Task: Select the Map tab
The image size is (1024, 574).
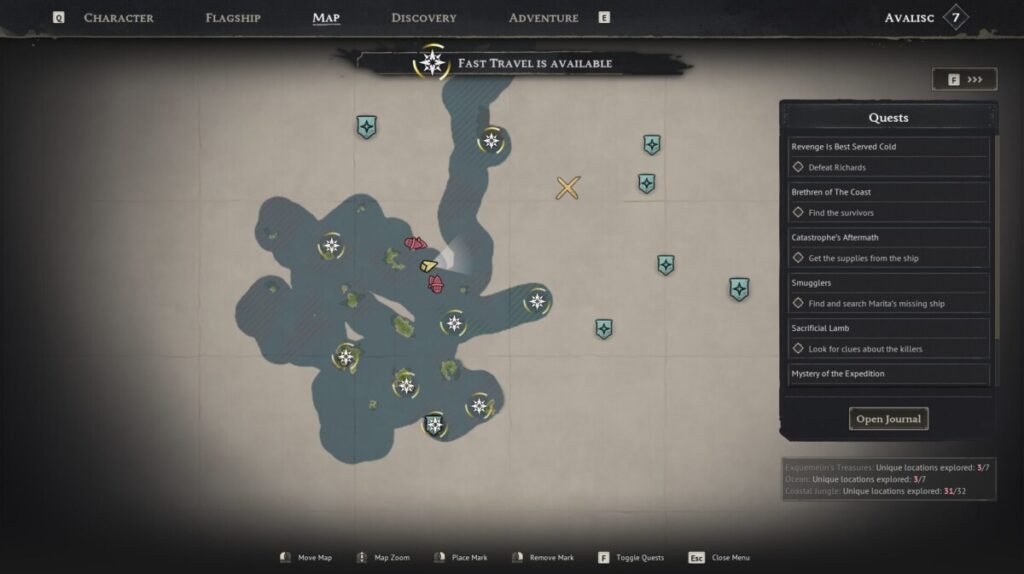Action: pos(326,18)
